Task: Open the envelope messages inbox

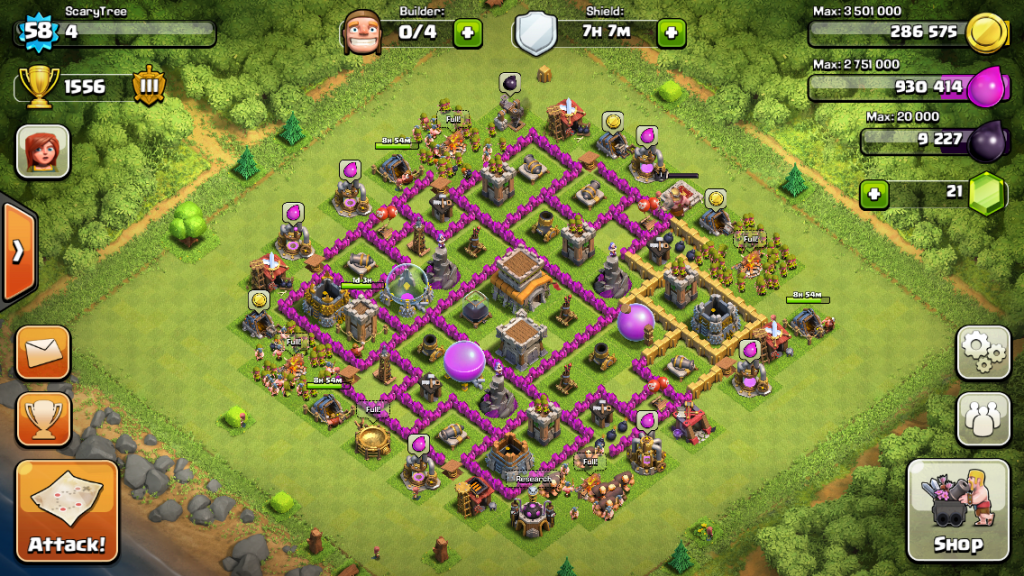Action: pos(43,352)
